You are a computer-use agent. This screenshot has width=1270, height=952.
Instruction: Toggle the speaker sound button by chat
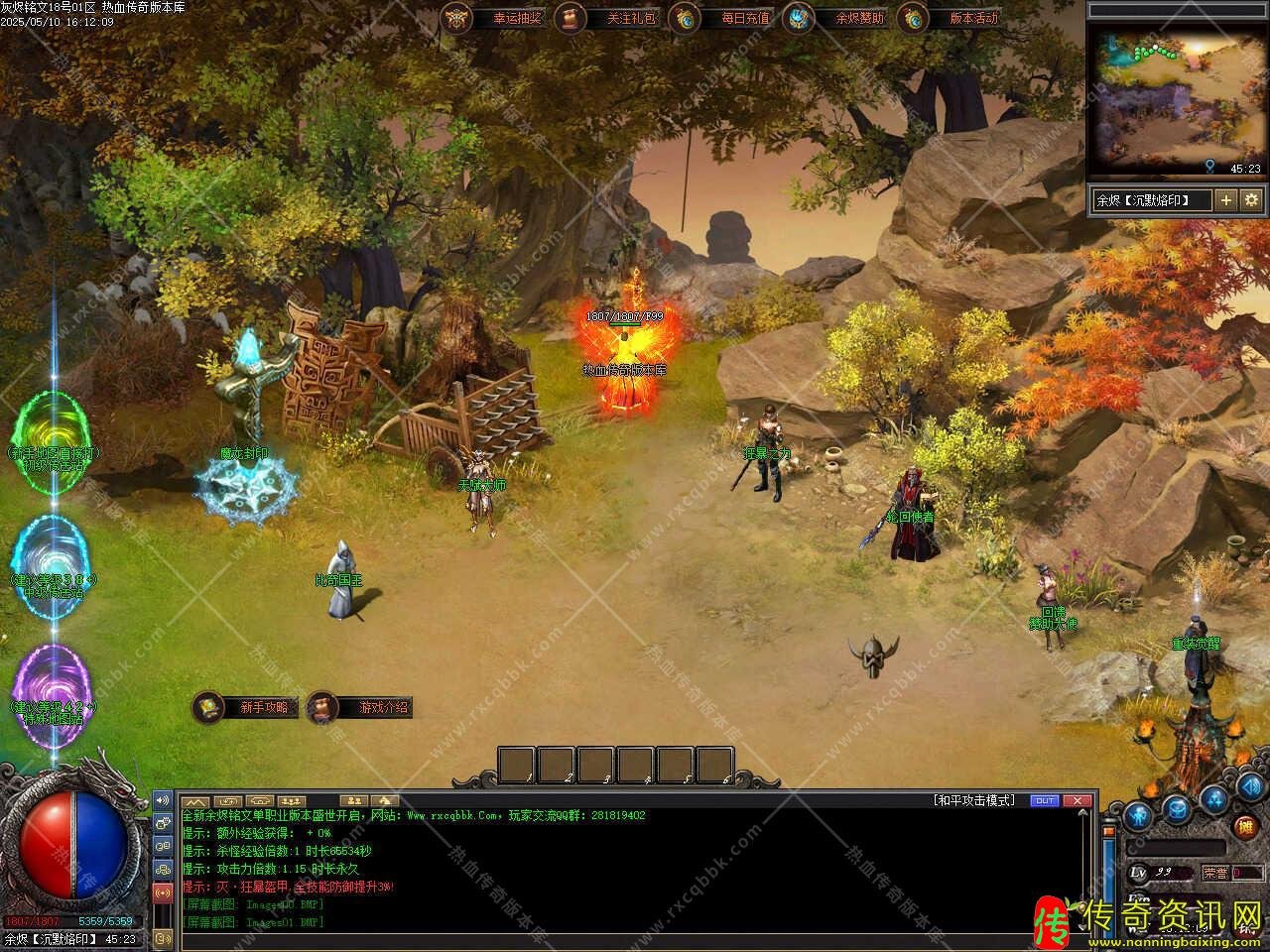coord(163,800)
